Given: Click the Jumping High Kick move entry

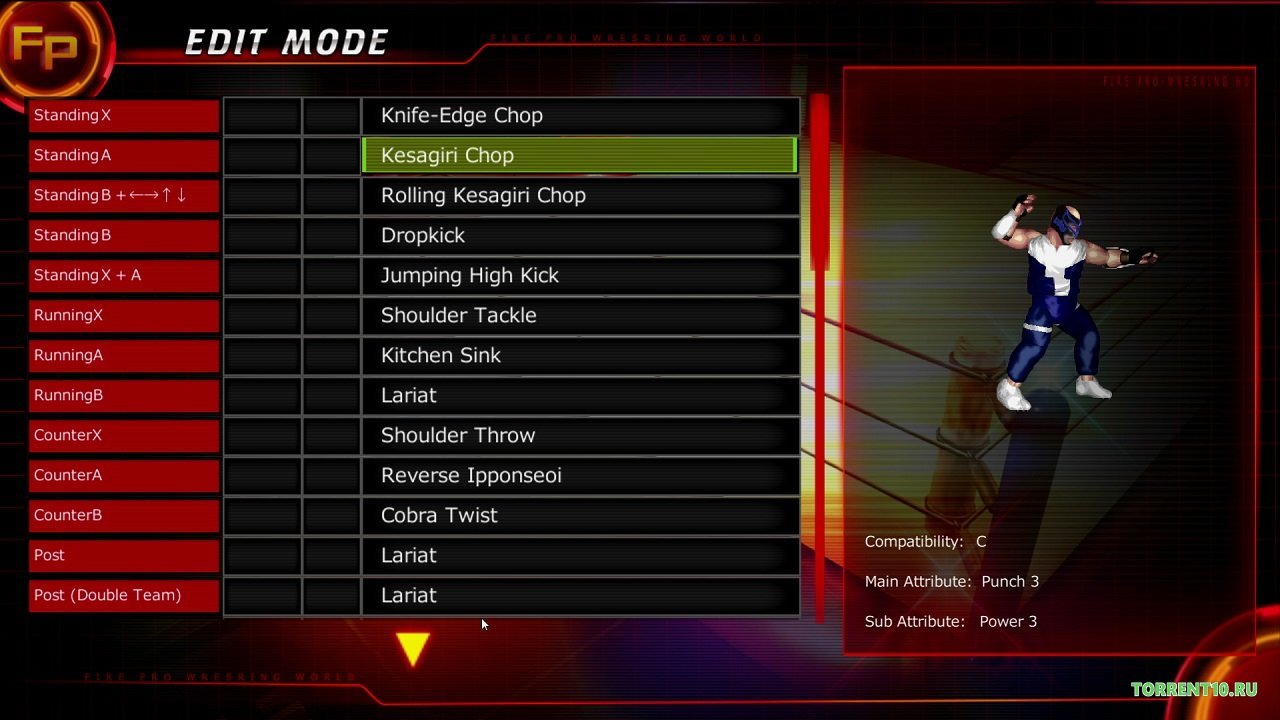Looking at the screenshot, I should (580, 275).
